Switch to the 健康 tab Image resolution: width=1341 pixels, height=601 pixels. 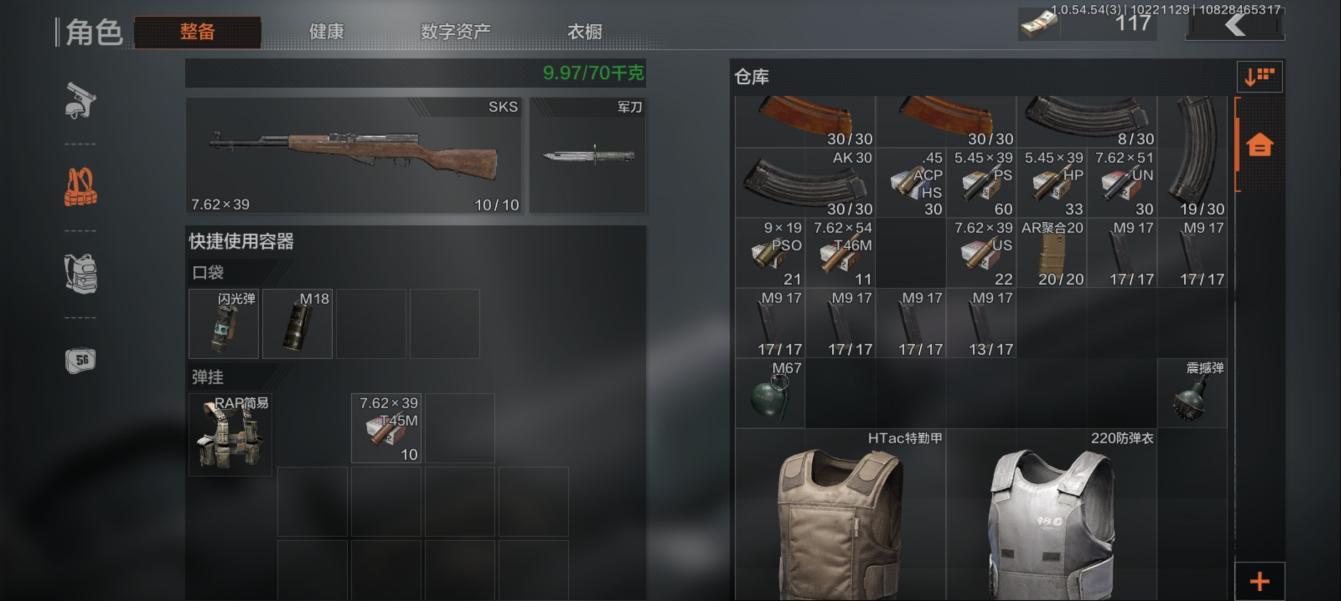point(326,32)
